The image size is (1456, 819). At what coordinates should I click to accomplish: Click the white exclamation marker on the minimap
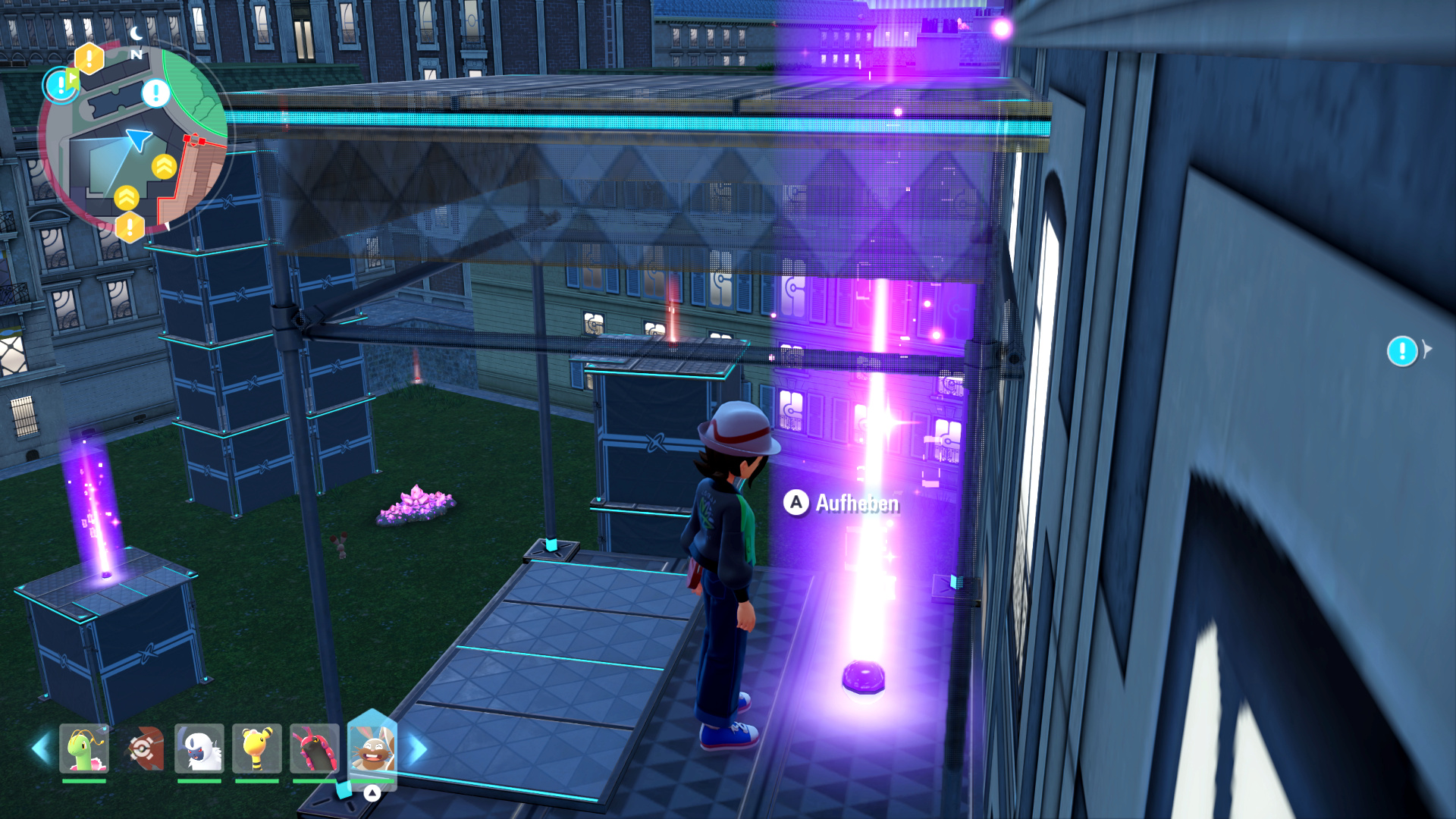[156, 93]
